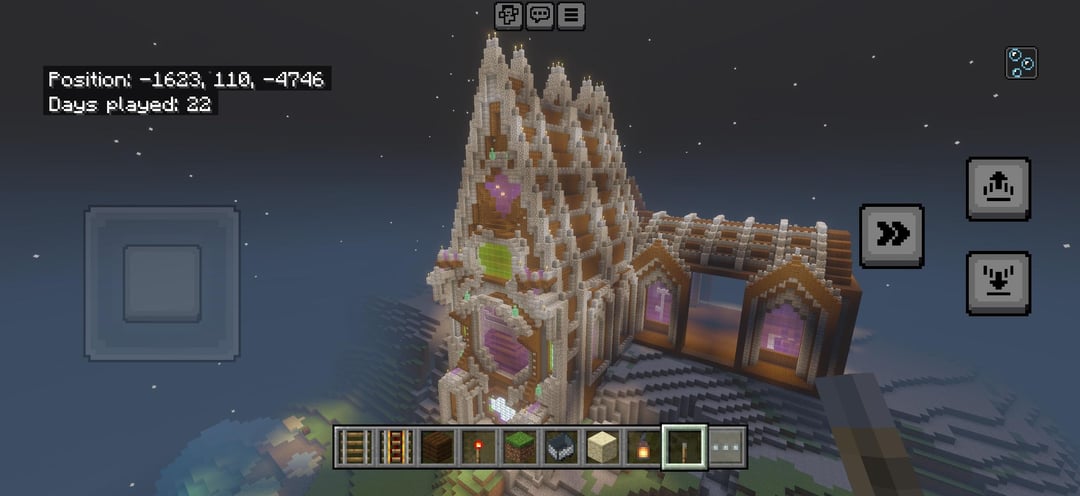This screenshot has height=496, width=1080.
Task: Select the highlighted stick slot
Action: tap(686, 447)
